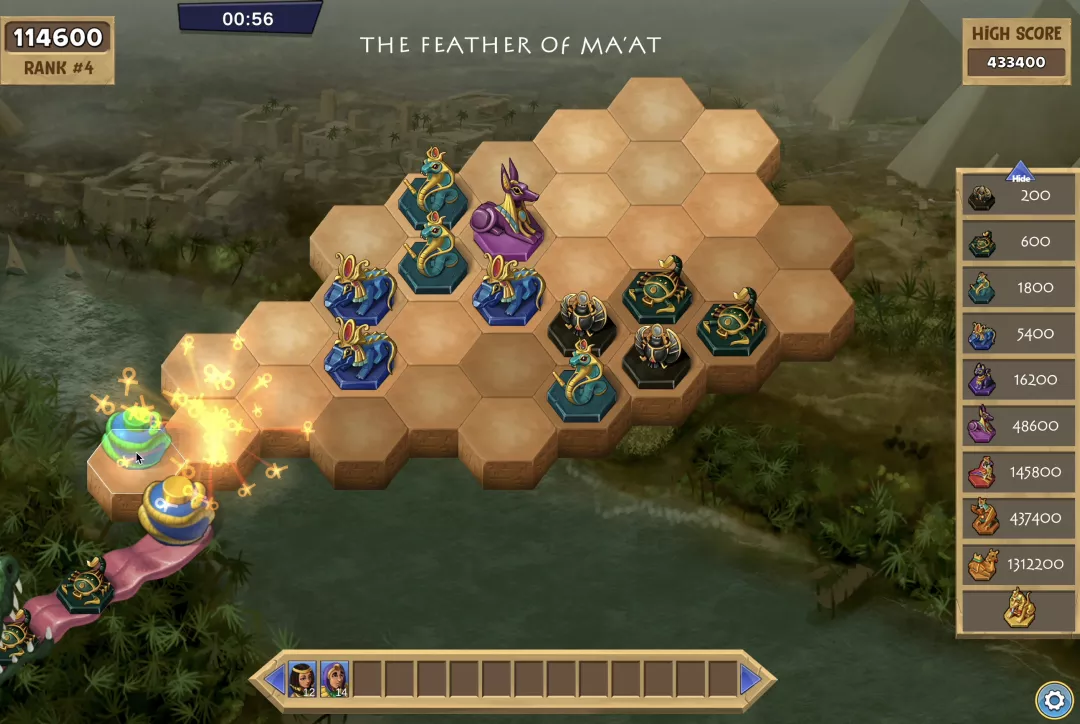Hide the piece score legend panel
The image size is (1080, 724).
pyautogui.click(x=1020, y=174)
